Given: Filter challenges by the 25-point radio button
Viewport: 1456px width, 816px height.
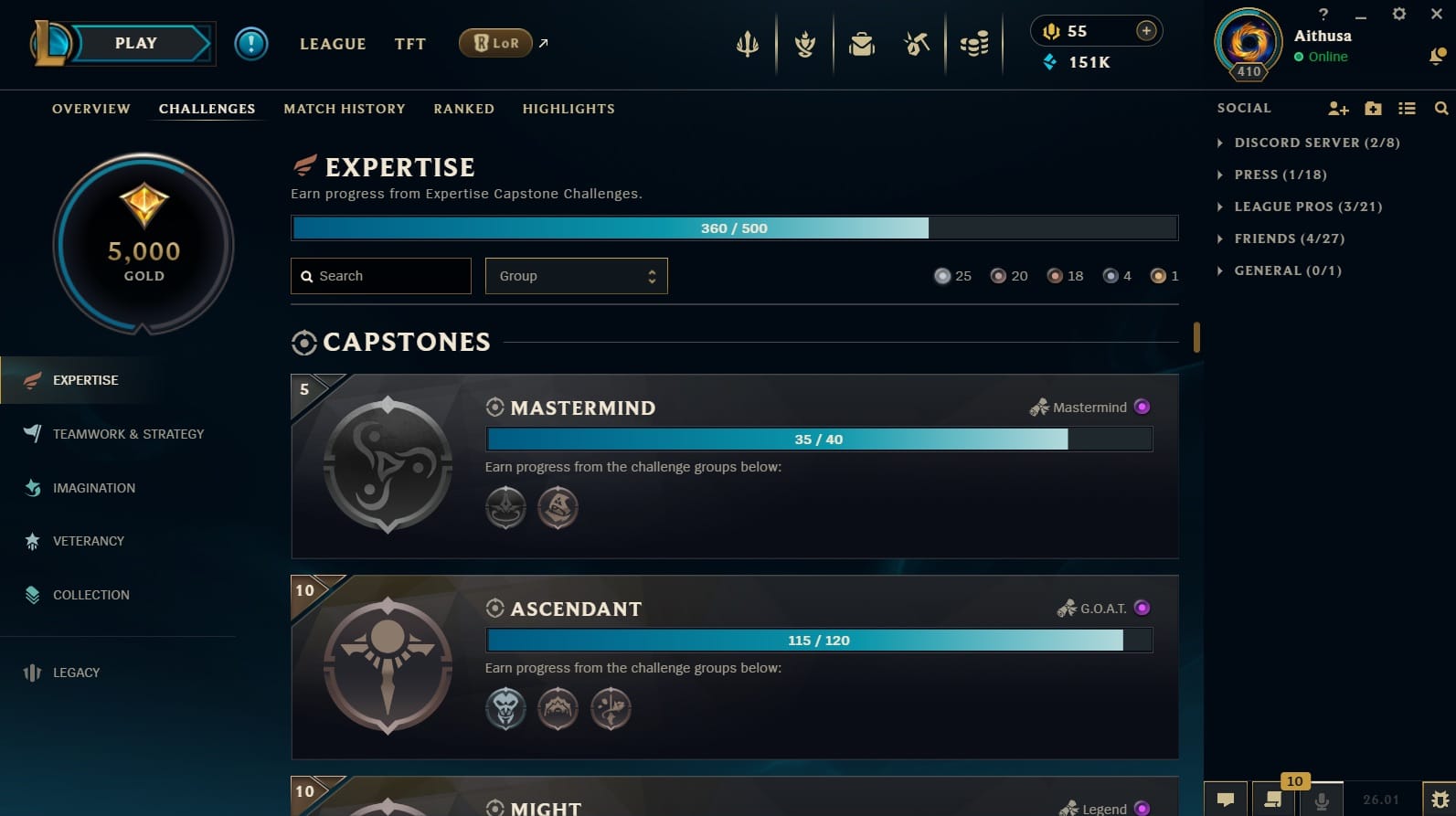Looking at the screenshot, I should click(942, 275).
